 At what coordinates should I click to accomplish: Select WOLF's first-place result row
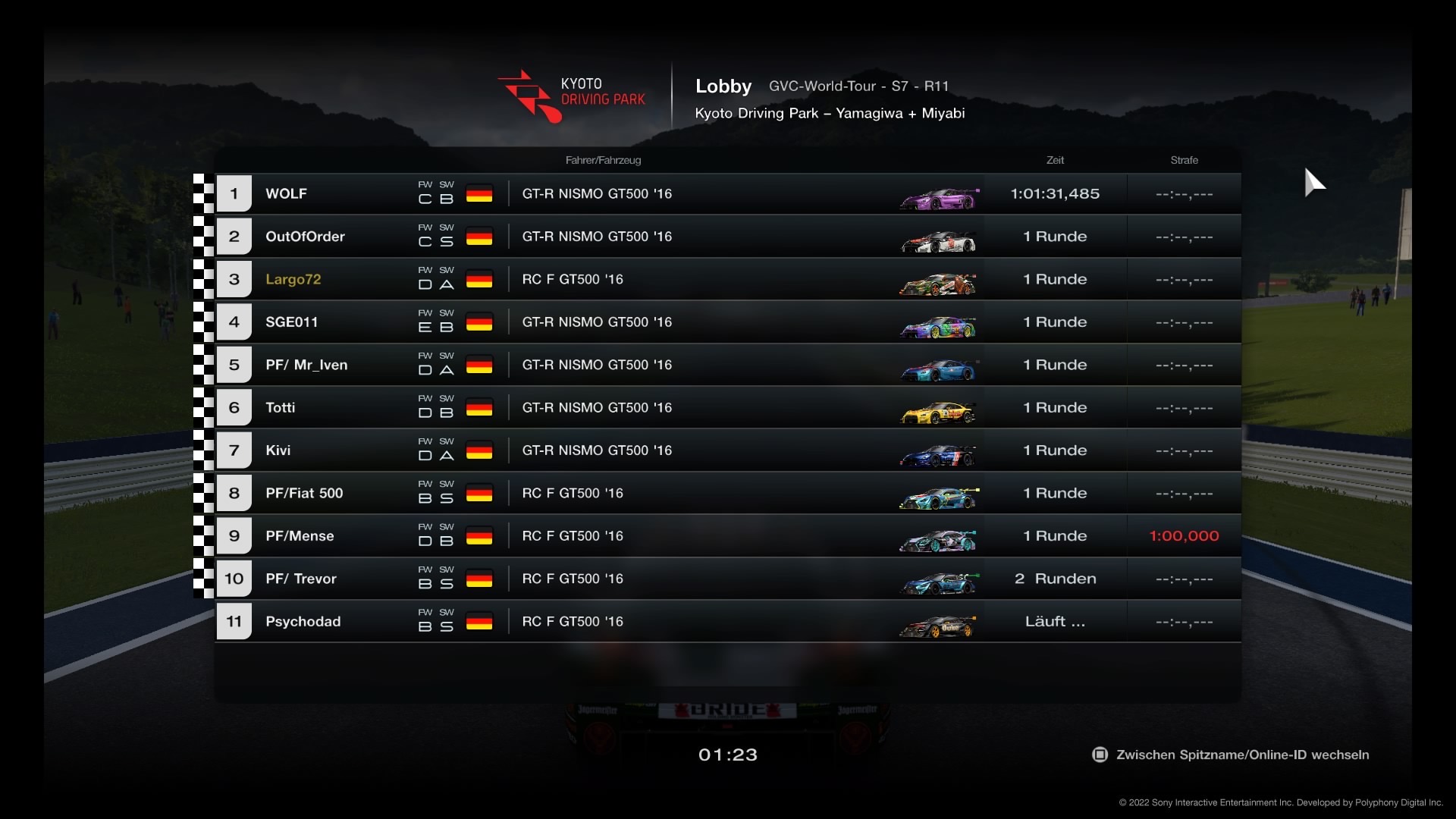coord(728,194)
